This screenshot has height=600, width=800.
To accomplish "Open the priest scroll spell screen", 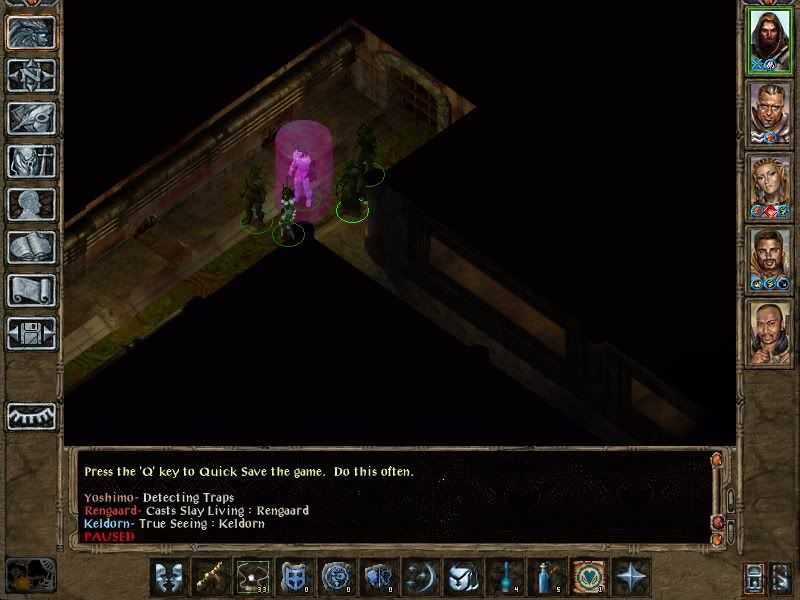I will (31, 290).
